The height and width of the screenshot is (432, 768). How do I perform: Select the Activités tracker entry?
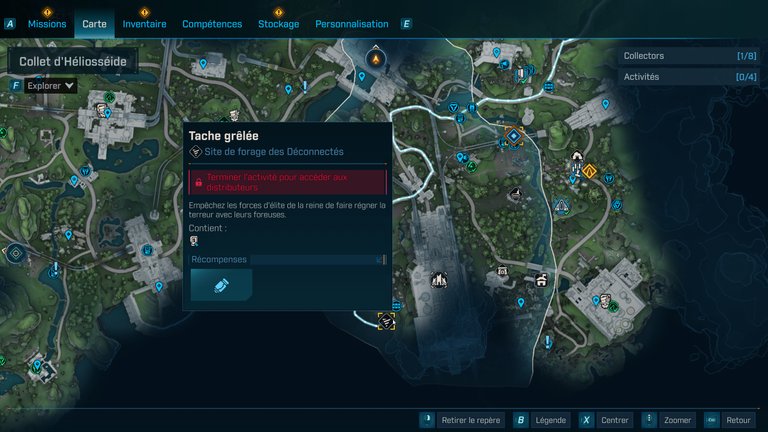[x=690, y=76]
